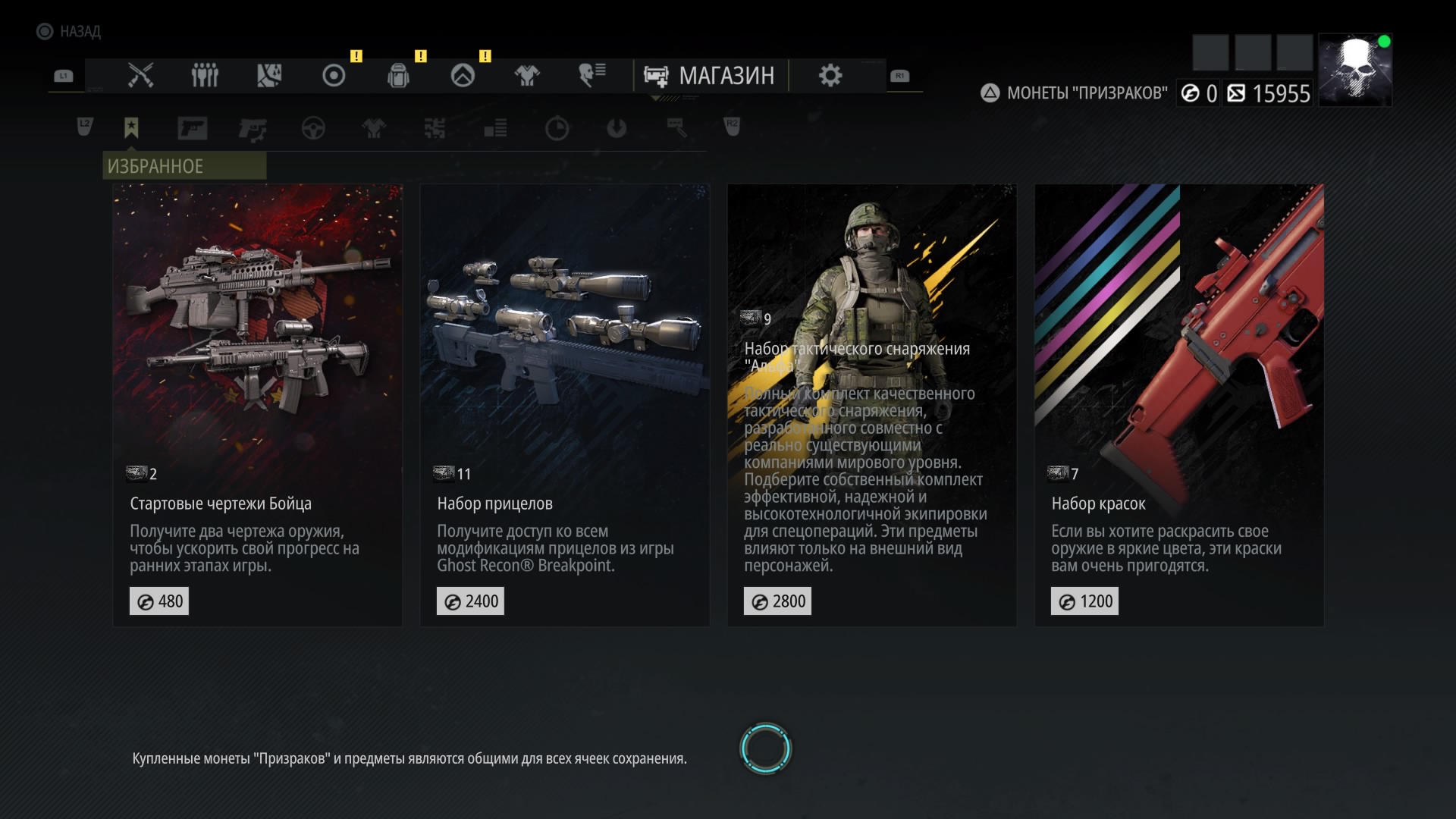Open the shirt customization tab
Image resolution: width=1456 pixels, height=819 pixels.
tap(527, 76)
